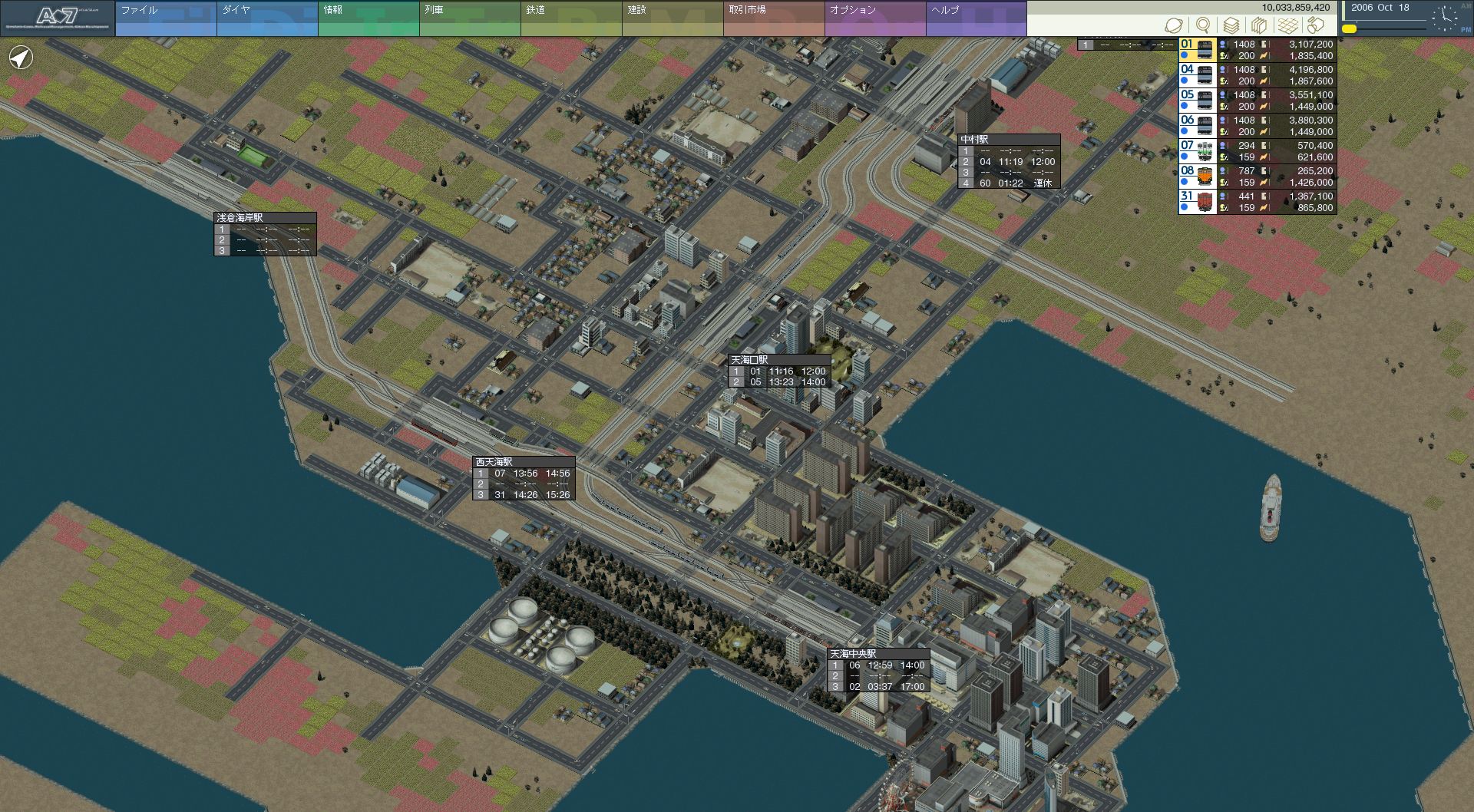Open the ファイル (File) menu
The height and width of the screenshot is (812, 1474).
166,18
